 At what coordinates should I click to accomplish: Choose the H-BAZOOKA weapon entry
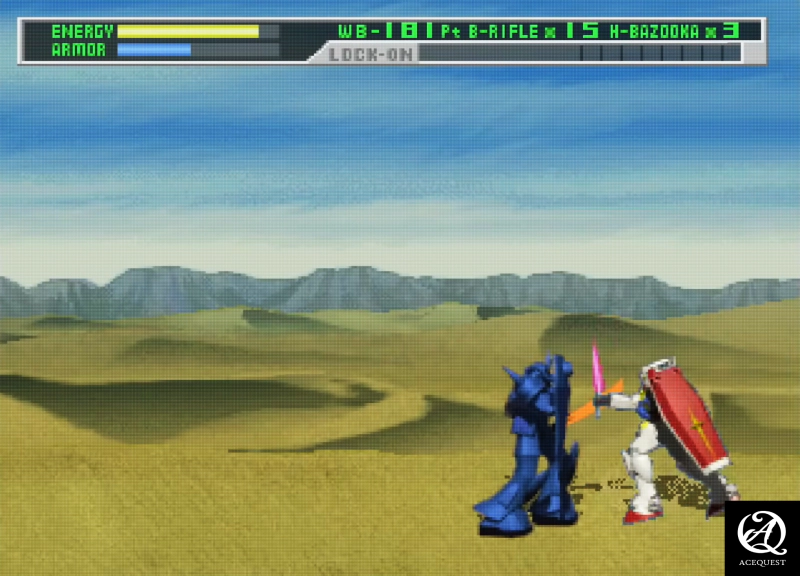point(655,31)
